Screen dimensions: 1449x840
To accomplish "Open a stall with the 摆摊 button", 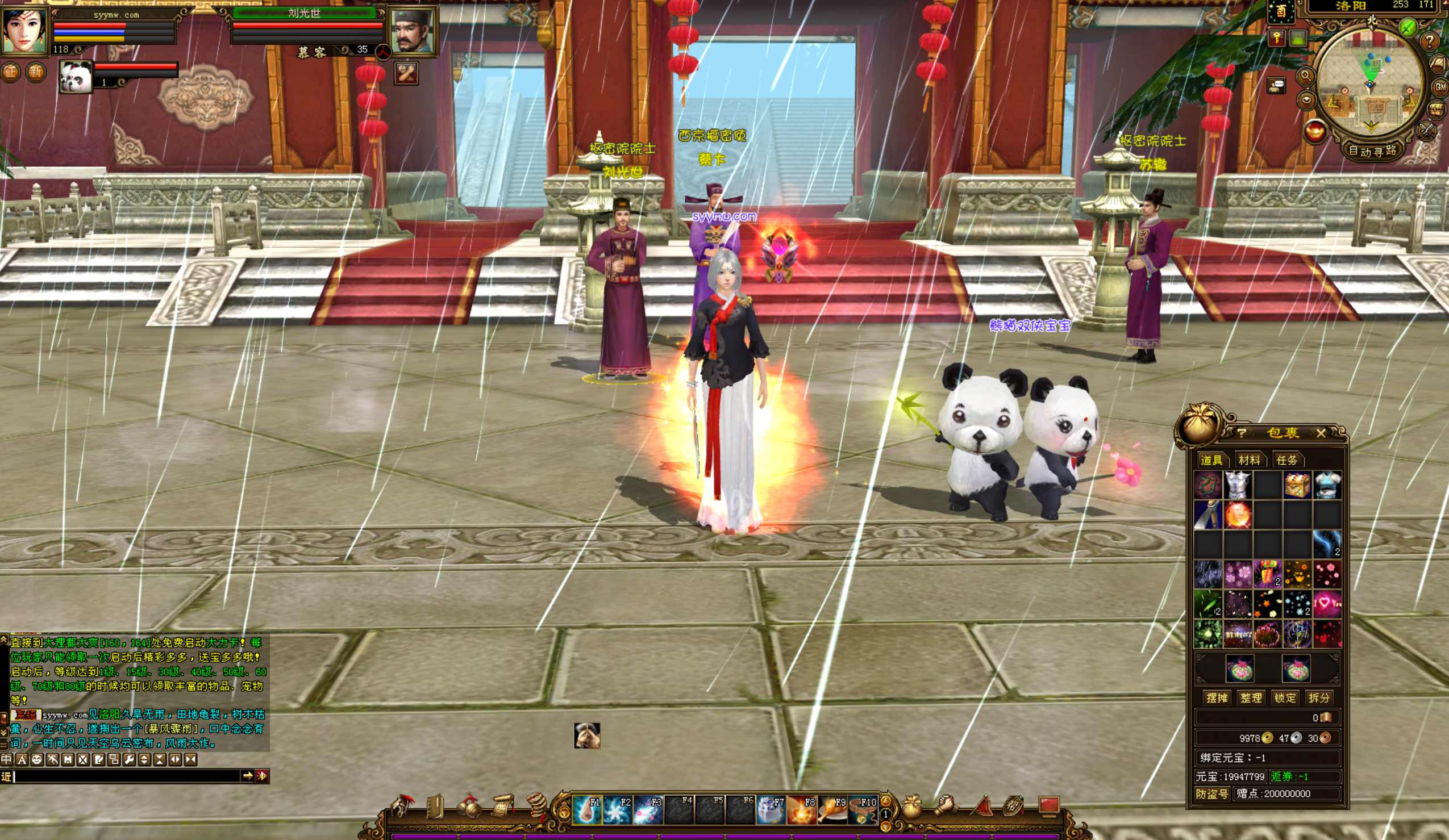I will click(1216, 698).
